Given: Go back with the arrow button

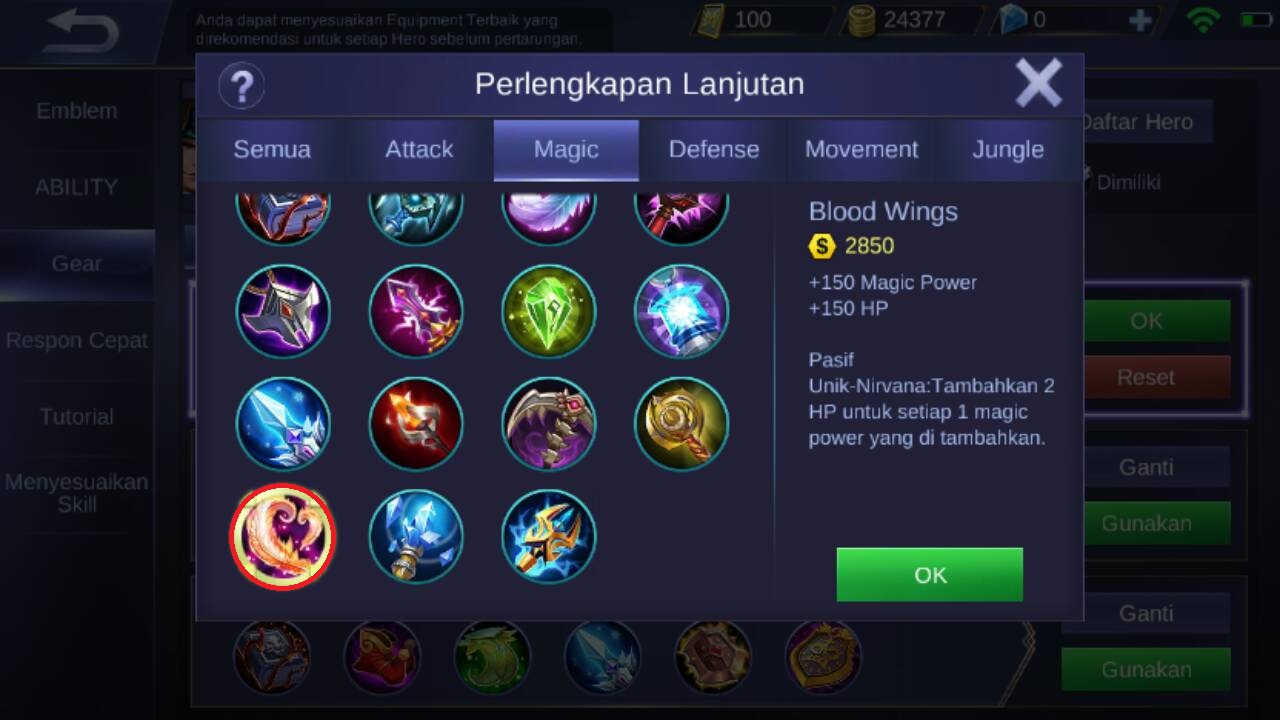Looking at the screenshot, I should coord(82,31).
